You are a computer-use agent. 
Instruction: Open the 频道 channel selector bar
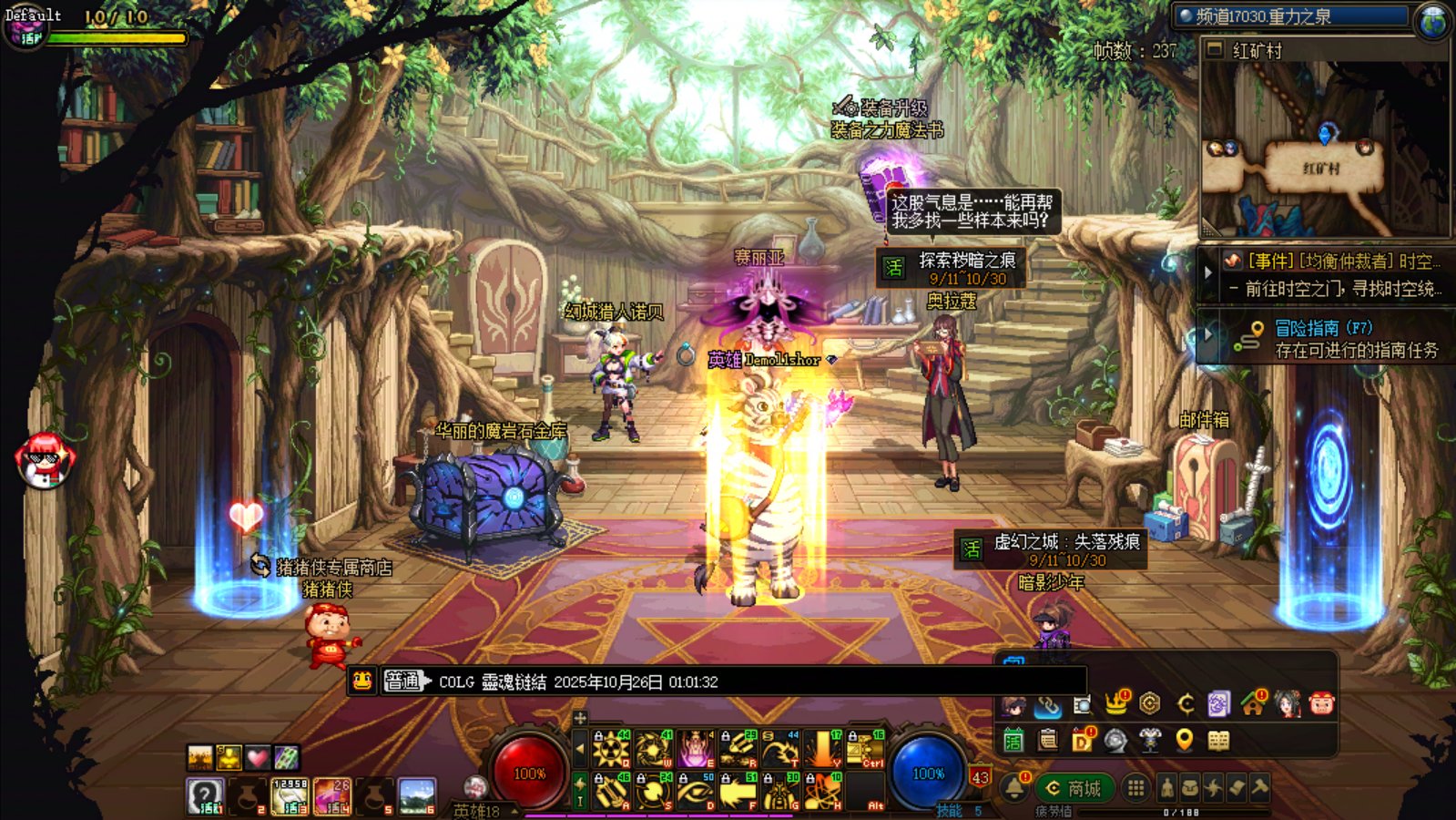pyautogui.click(x=1291, y=16)
